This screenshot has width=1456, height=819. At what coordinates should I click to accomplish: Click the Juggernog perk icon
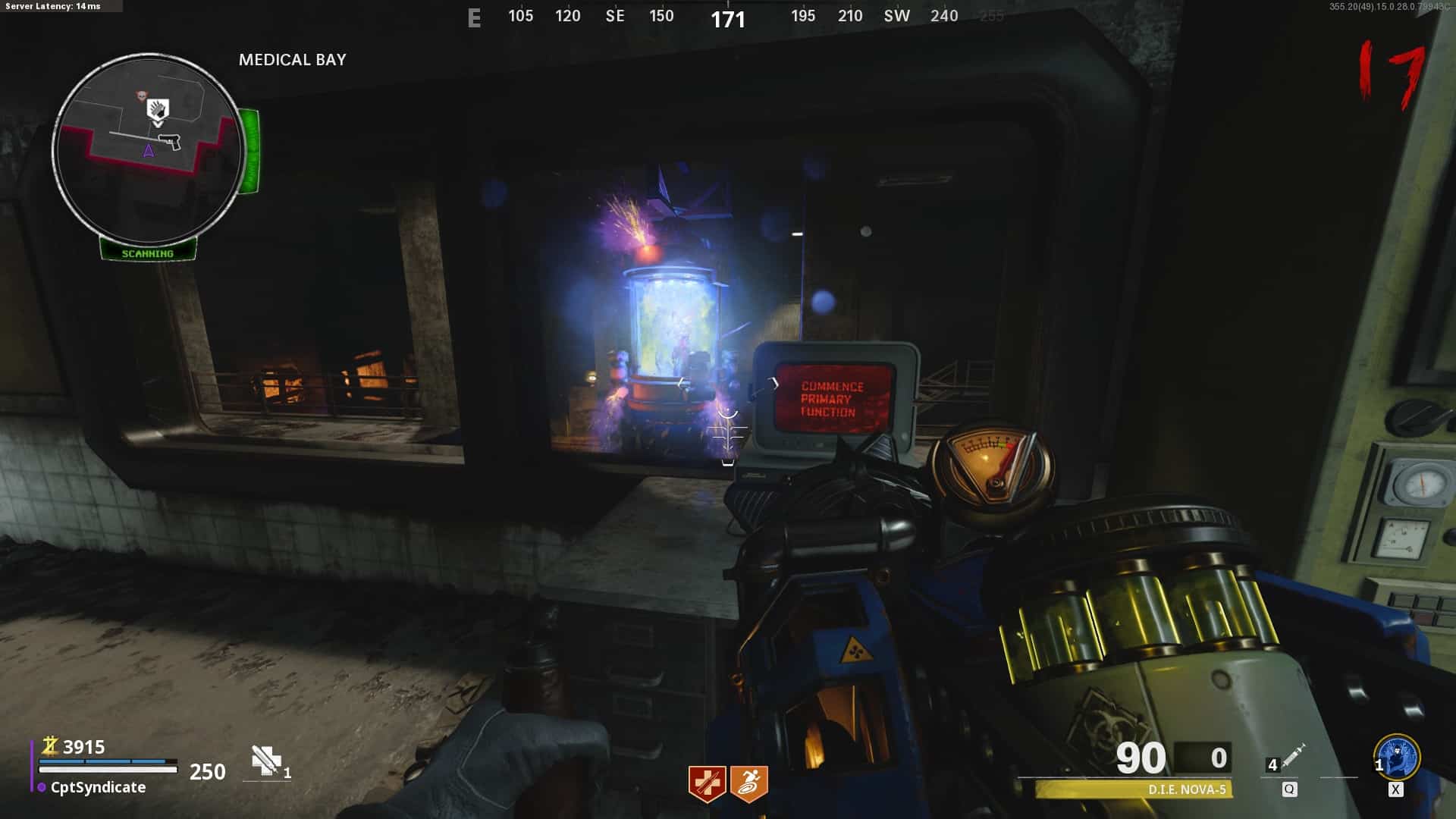707,784
